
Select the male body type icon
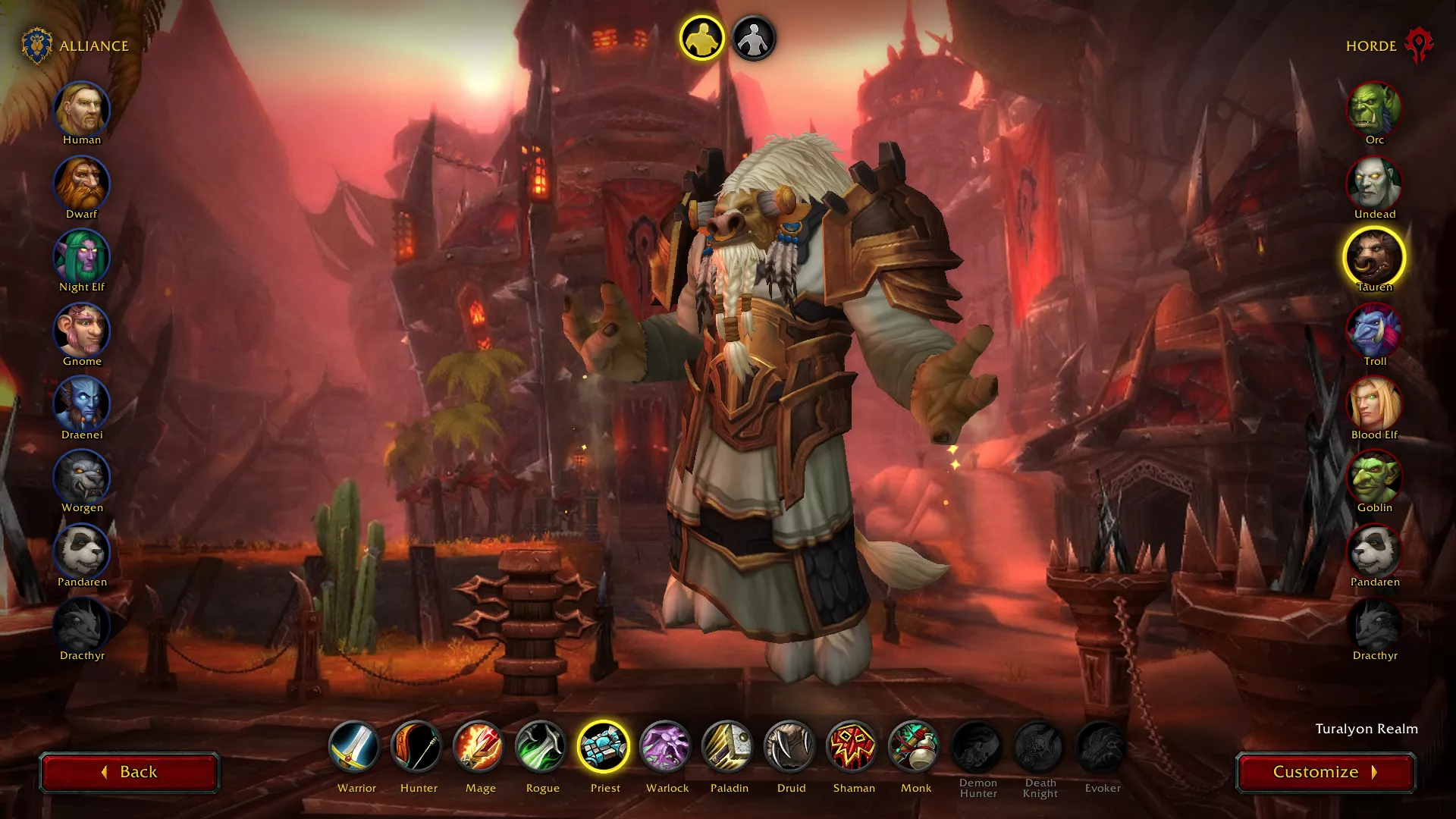click(701, 38)
